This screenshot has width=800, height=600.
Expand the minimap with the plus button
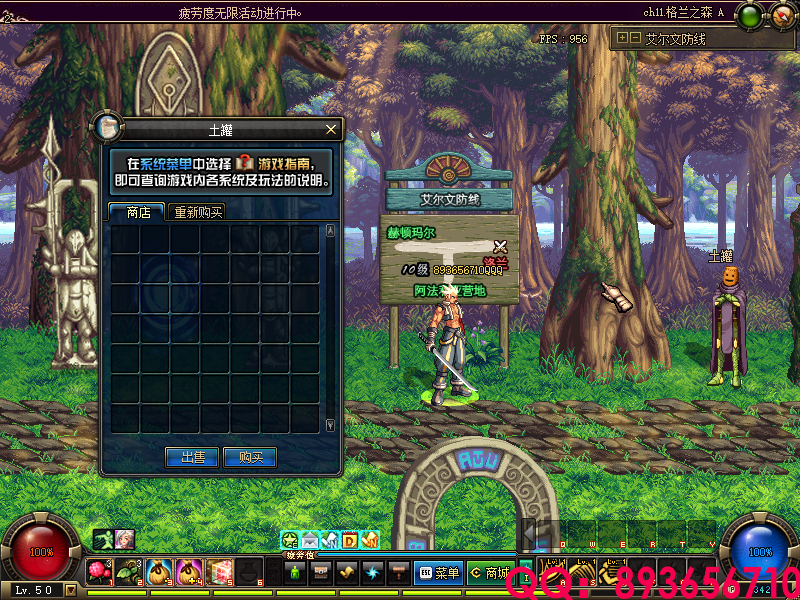tap(622, 38)
